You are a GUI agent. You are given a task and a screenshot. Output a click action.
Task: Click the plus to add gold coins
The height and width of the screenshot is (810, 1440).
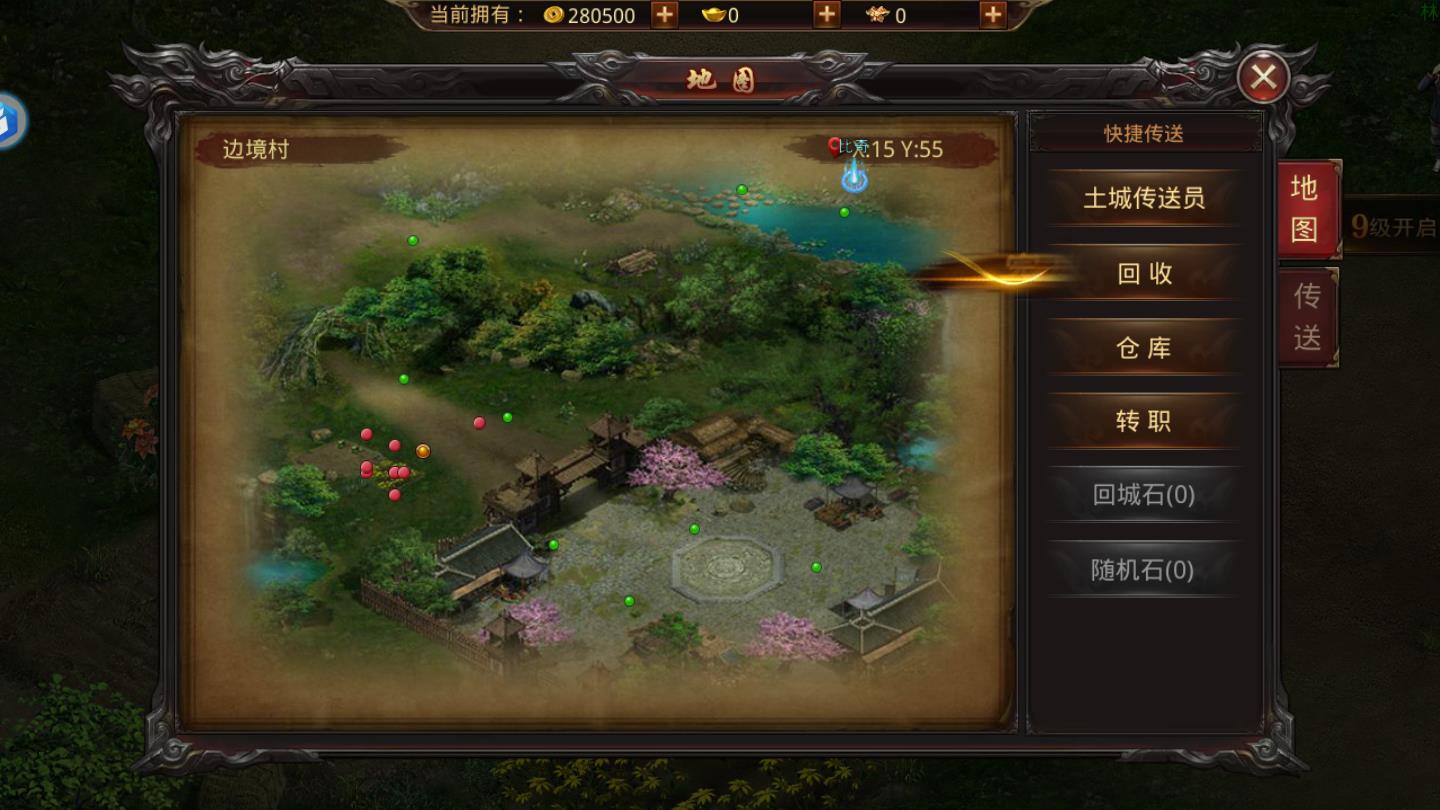[x=661, y=15]
